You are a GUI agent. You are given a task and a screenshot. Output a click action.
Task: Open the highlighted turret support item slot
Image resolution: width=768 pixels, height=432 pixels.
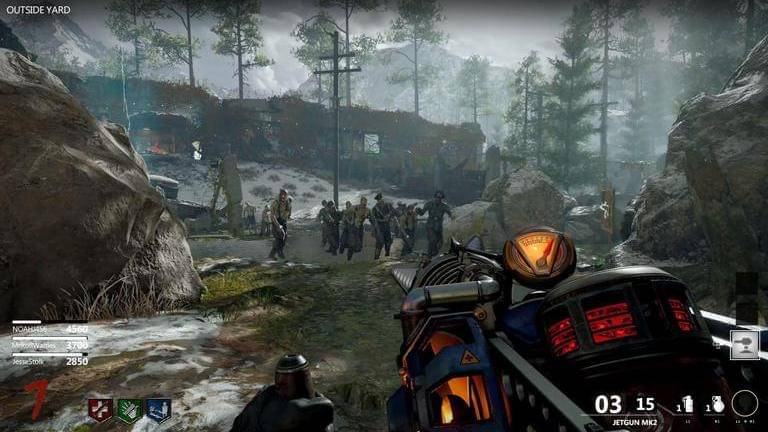[x=743, y=345]
